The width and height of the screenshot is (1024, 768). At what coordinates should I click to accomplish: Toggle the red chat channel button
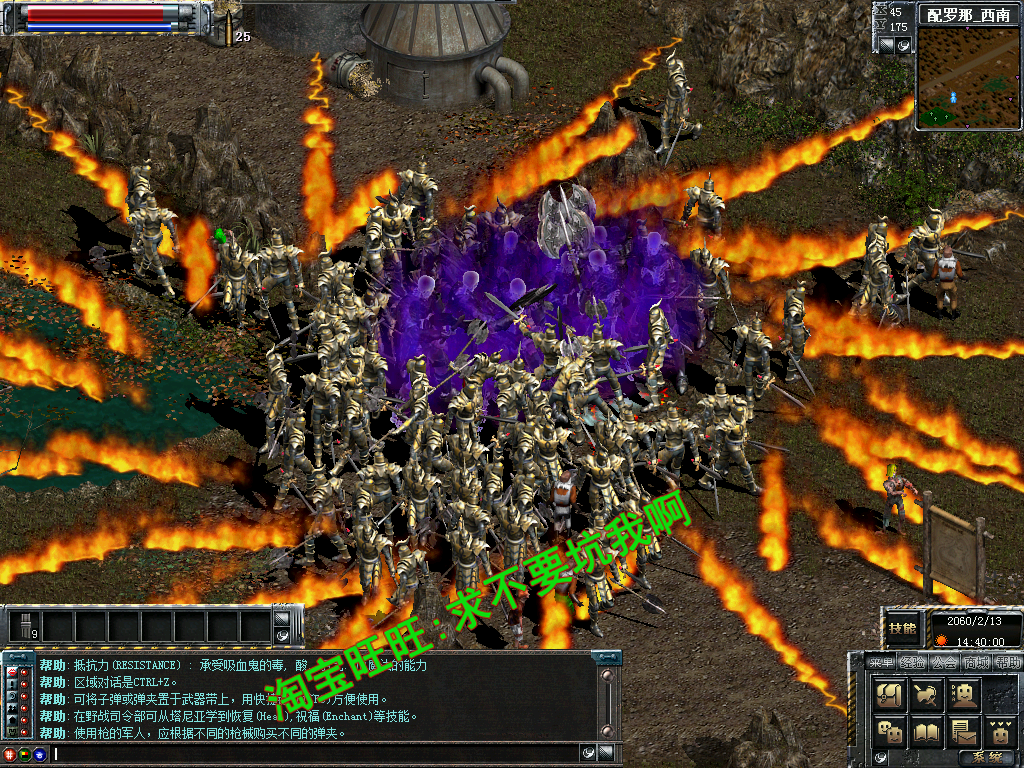click(10, 754)
